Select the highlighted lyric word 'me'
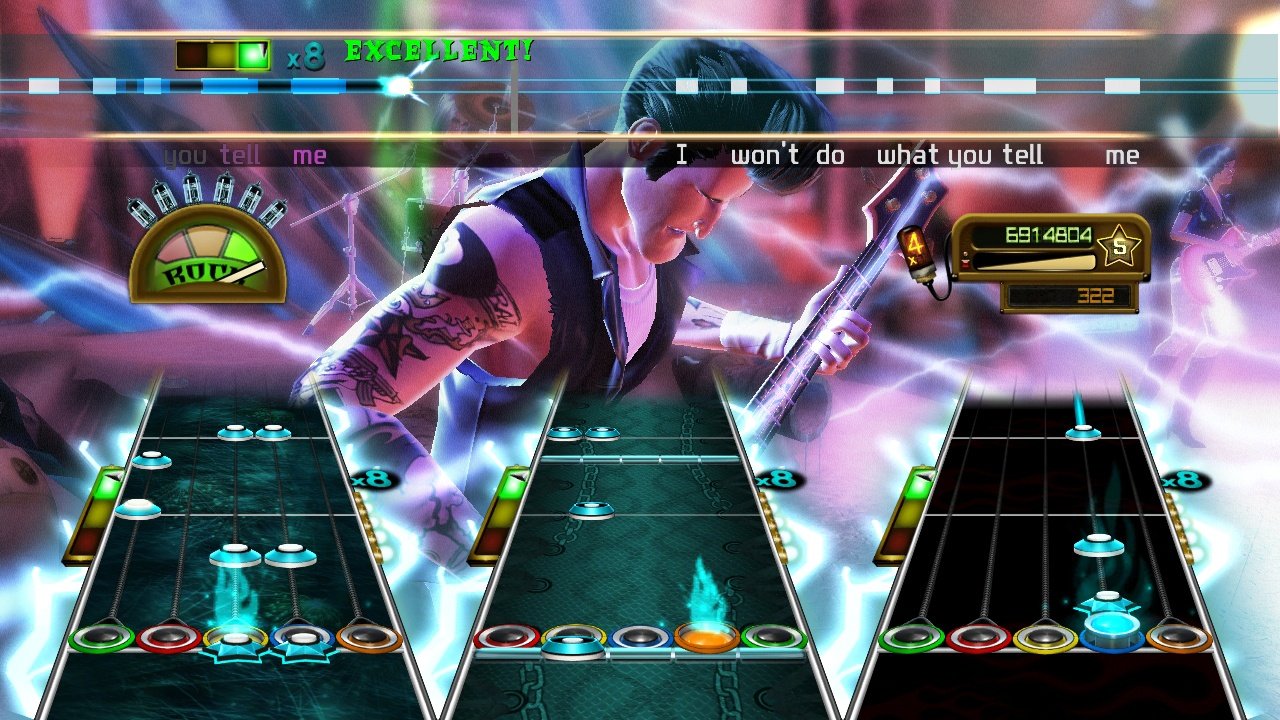The height and width of the screenshot is (720, 1280). [x=310, y=155]
